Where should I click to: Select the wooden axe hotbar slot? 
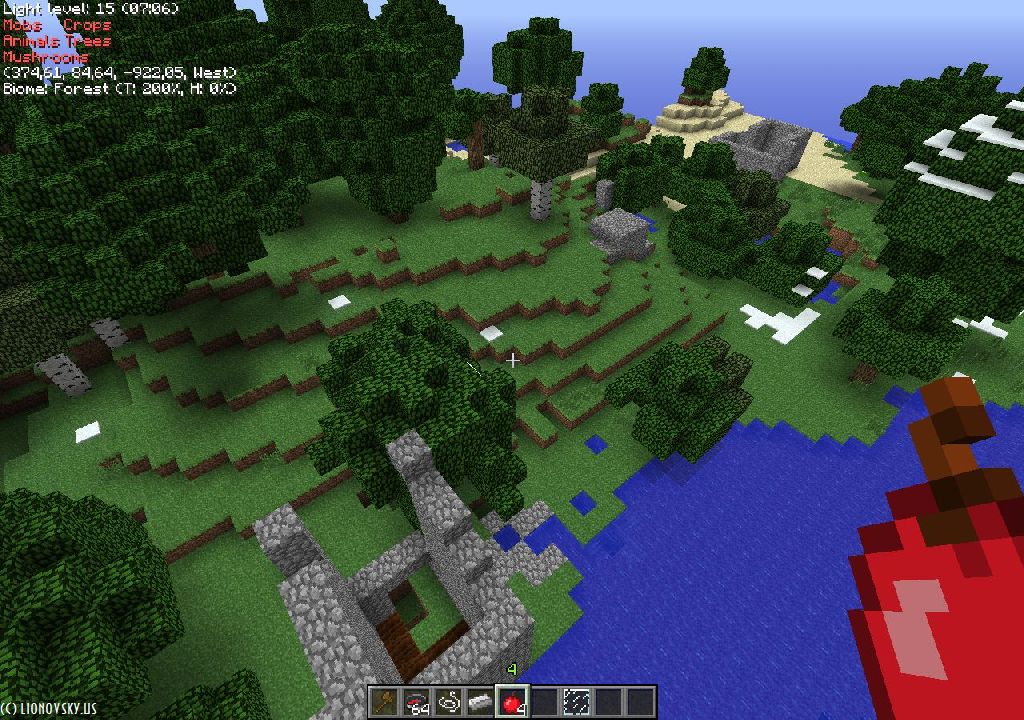point(385,702)
